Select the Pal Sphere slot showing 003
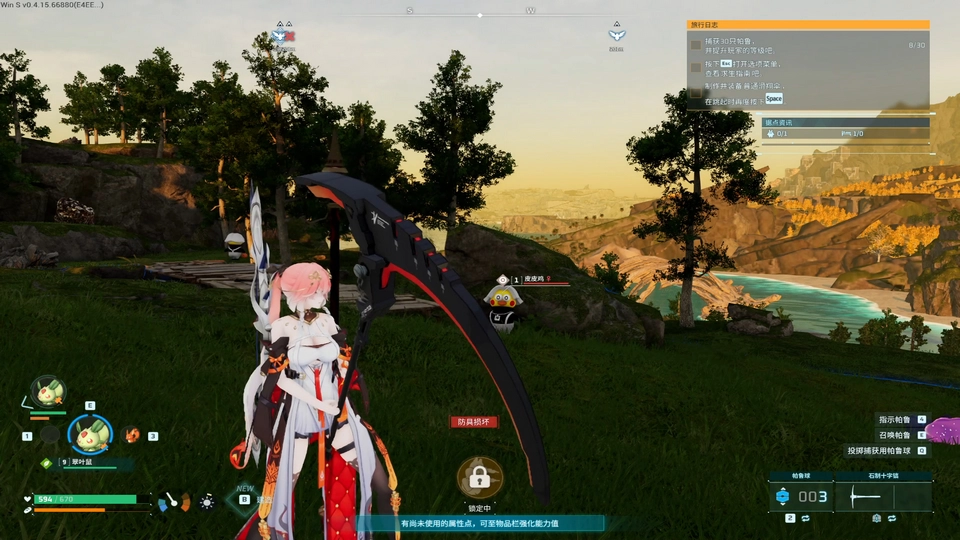The width and height of the screenshot is (960, 540). point(801,497)
